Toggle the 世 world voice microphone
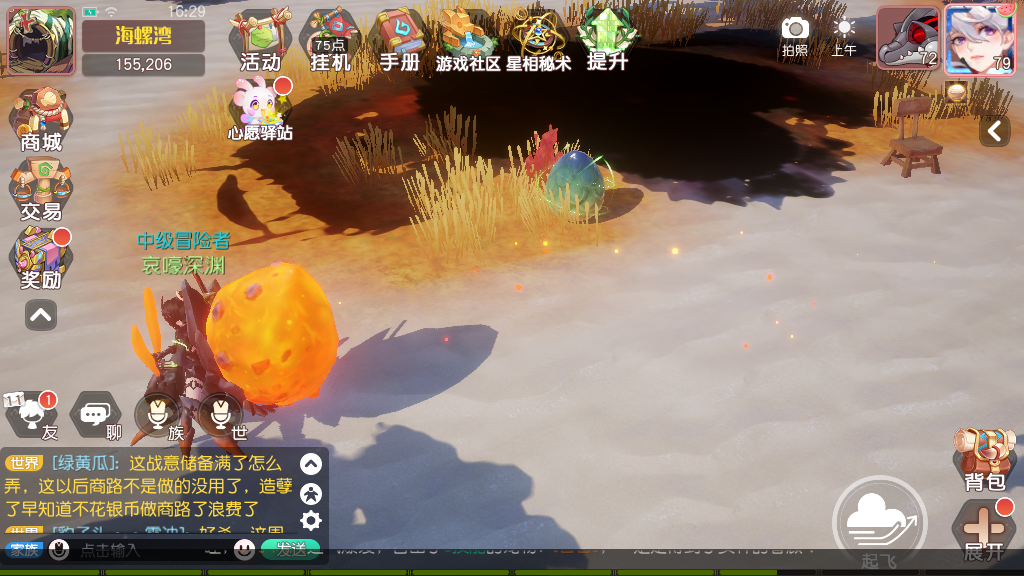This screenshot has height=576, width=1024. click(x=221, y=414)
